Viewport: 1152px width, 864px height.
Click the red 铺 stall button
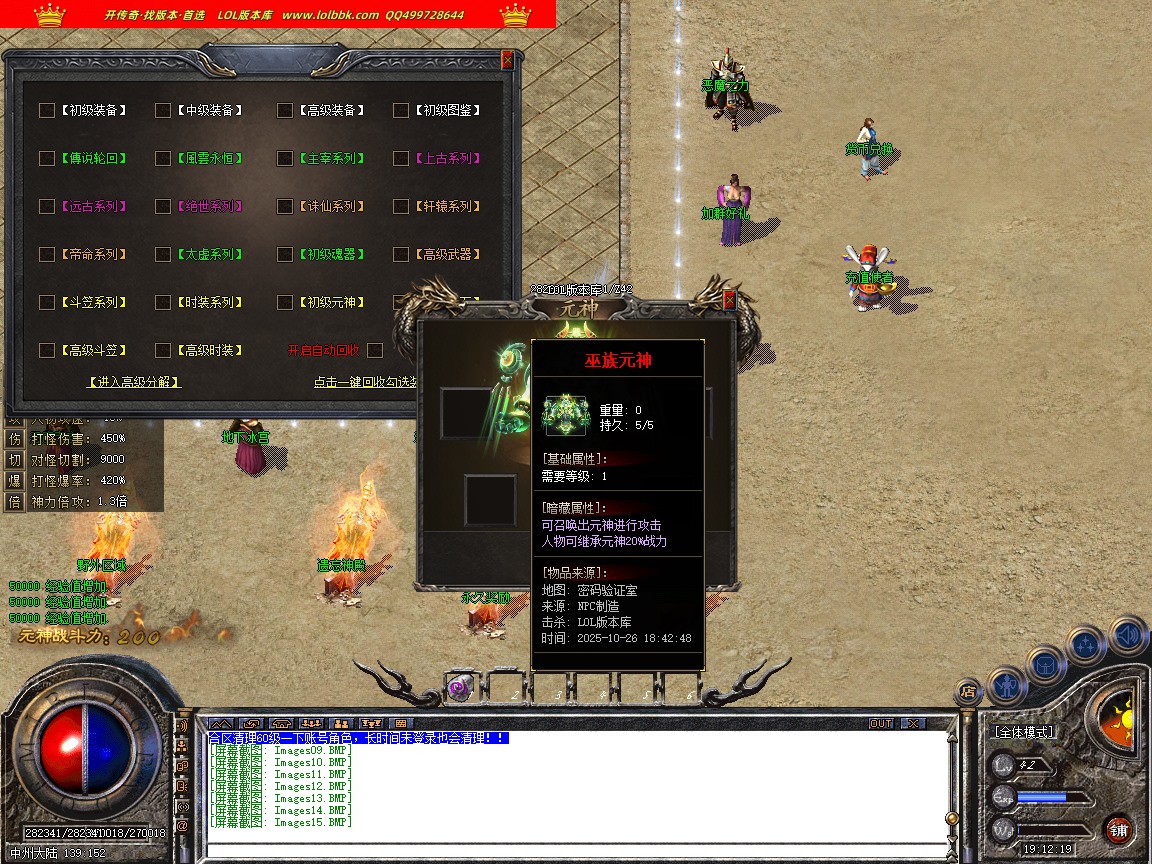(1118, 829)
